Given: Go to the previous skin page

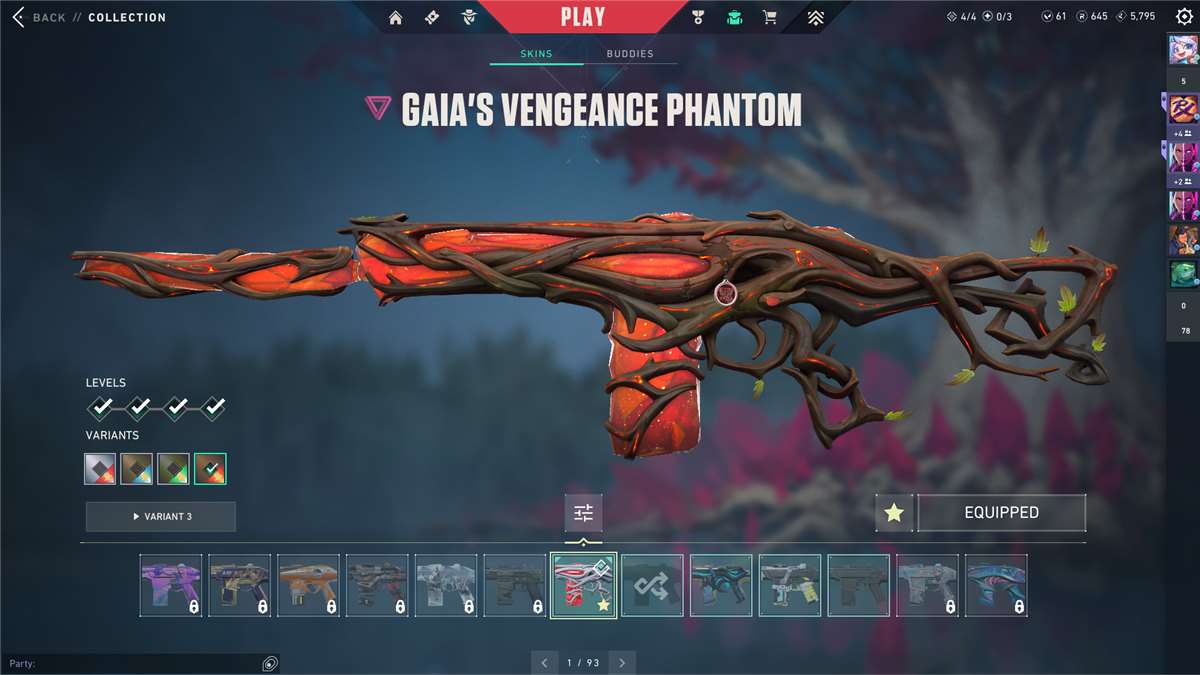Looking at the screenshot, I should pyautogui.click(x=544, y=662).
